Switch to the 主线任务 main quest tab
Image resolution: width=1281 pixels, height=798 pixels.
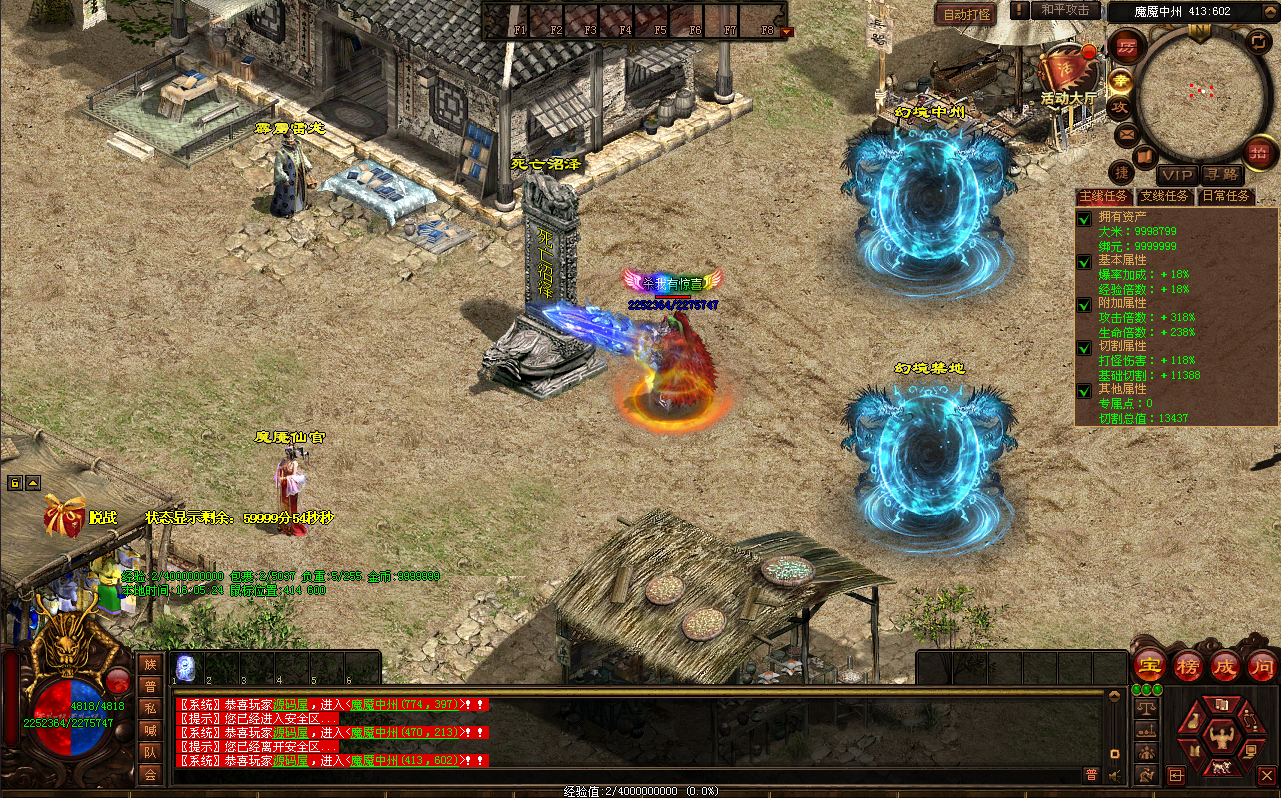[x=1103, y=196]
